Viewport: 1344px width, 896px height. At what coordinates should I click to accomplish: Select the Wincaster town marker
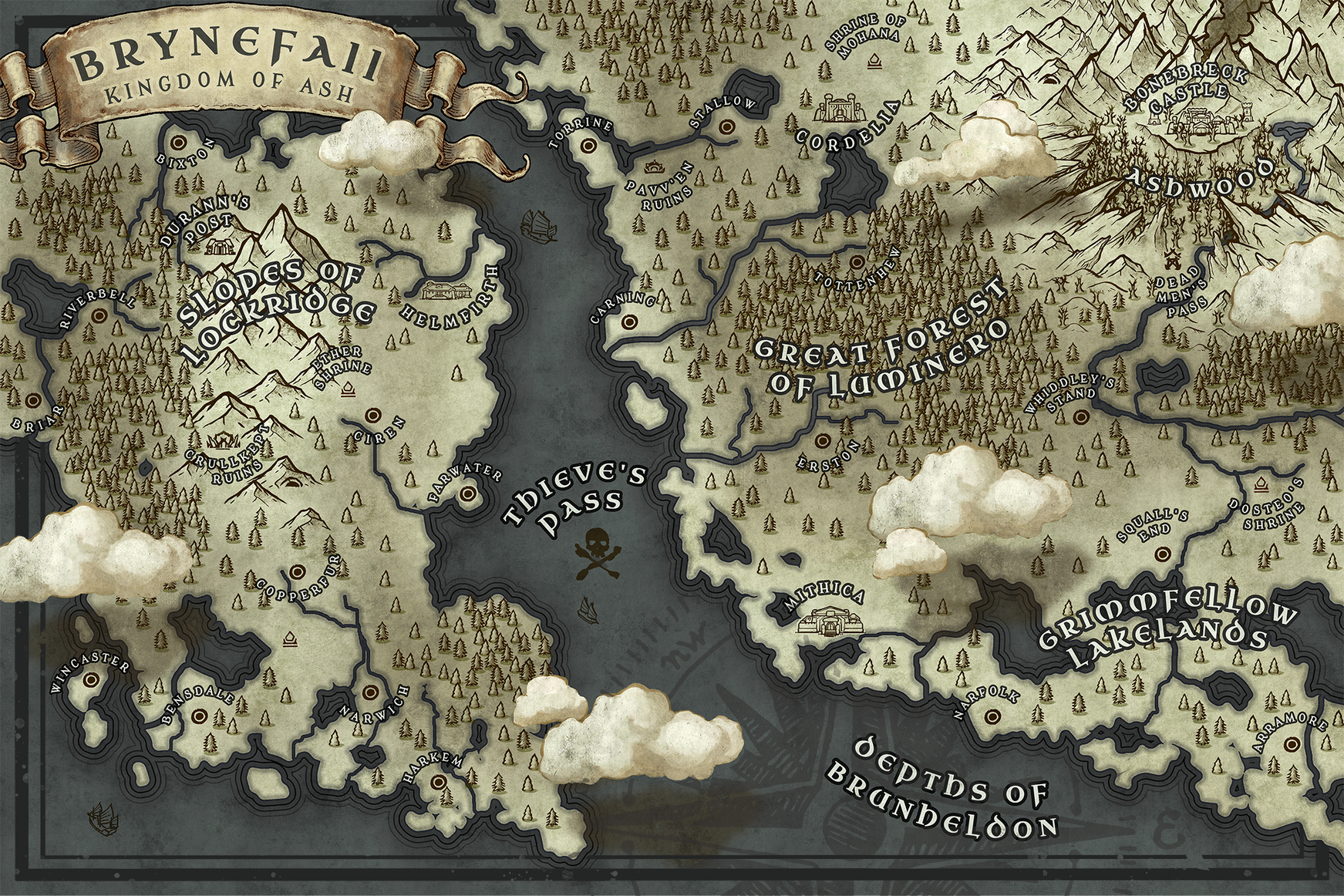[x=94, y=680]
